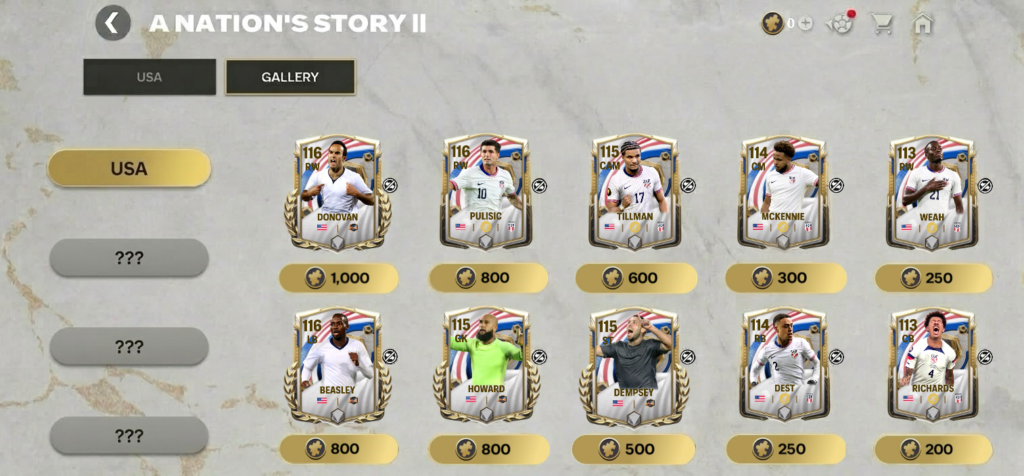Image resolution: width=1024 pixels, height=476 pixels.
Task: Select the Donovan player card
Action: [338, 192]
